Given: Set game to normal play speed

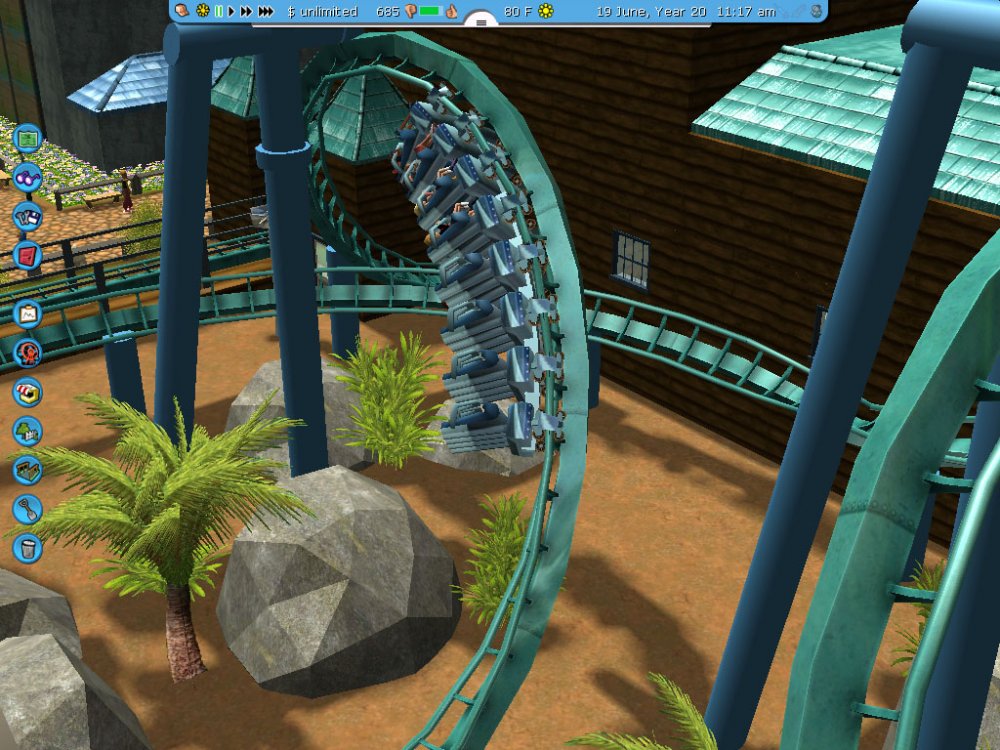Looking at the screenshot, I should click(231, 11).
